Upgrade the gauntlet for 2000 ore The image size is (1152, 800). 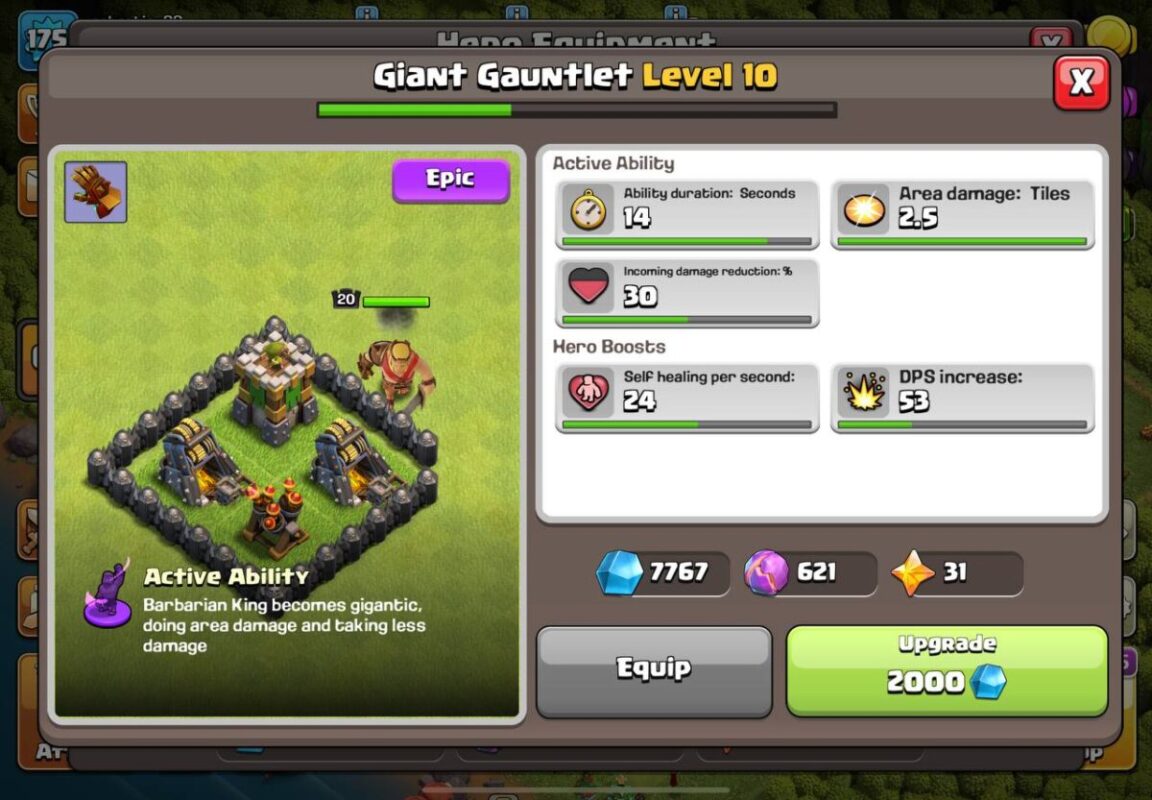[946, 671]
